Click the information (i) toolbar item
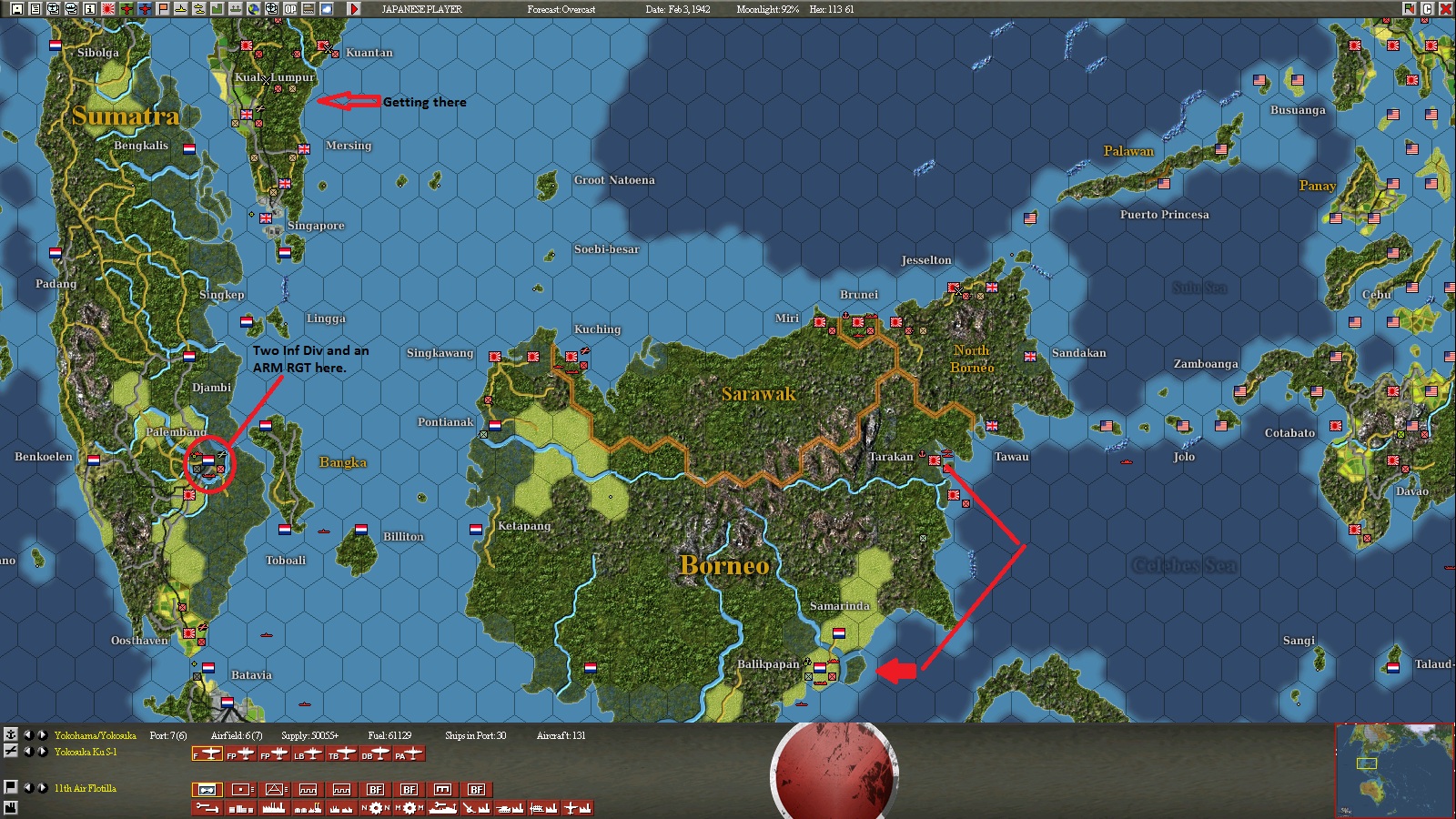Screen dimensions: 1456x819 coord(88,9)
